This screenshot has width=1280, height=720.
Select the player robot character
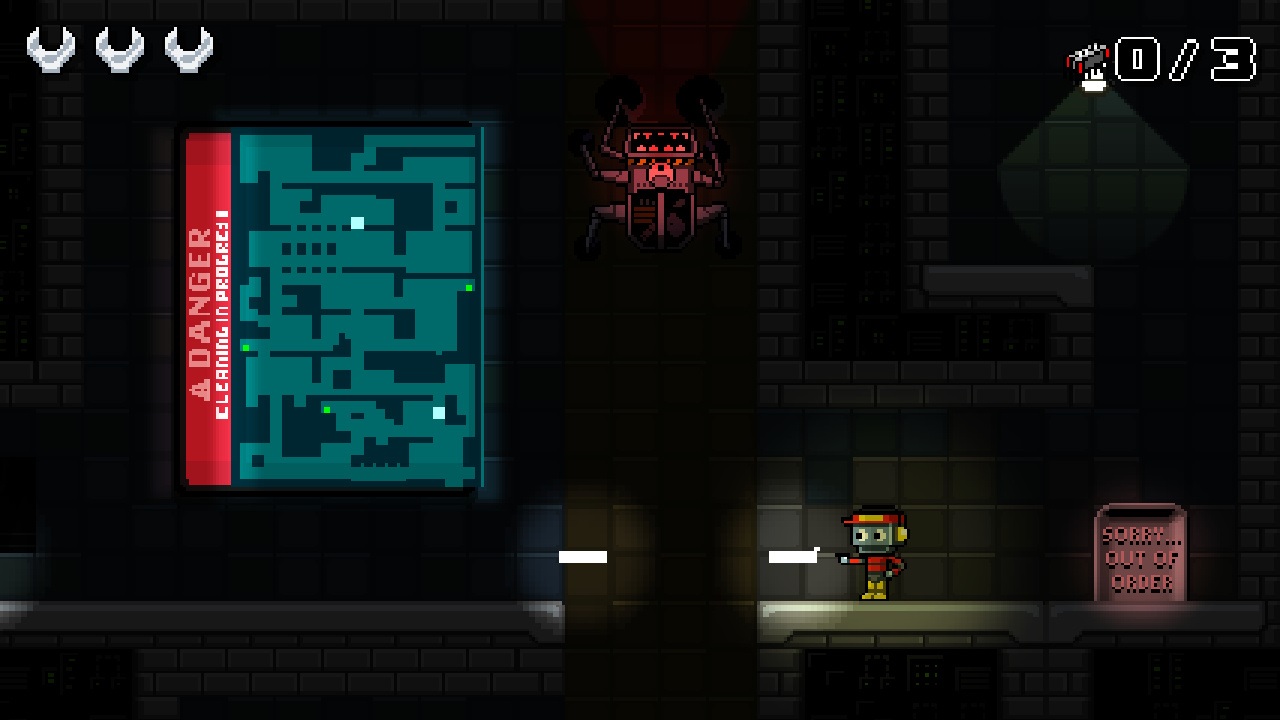[875, 555]
